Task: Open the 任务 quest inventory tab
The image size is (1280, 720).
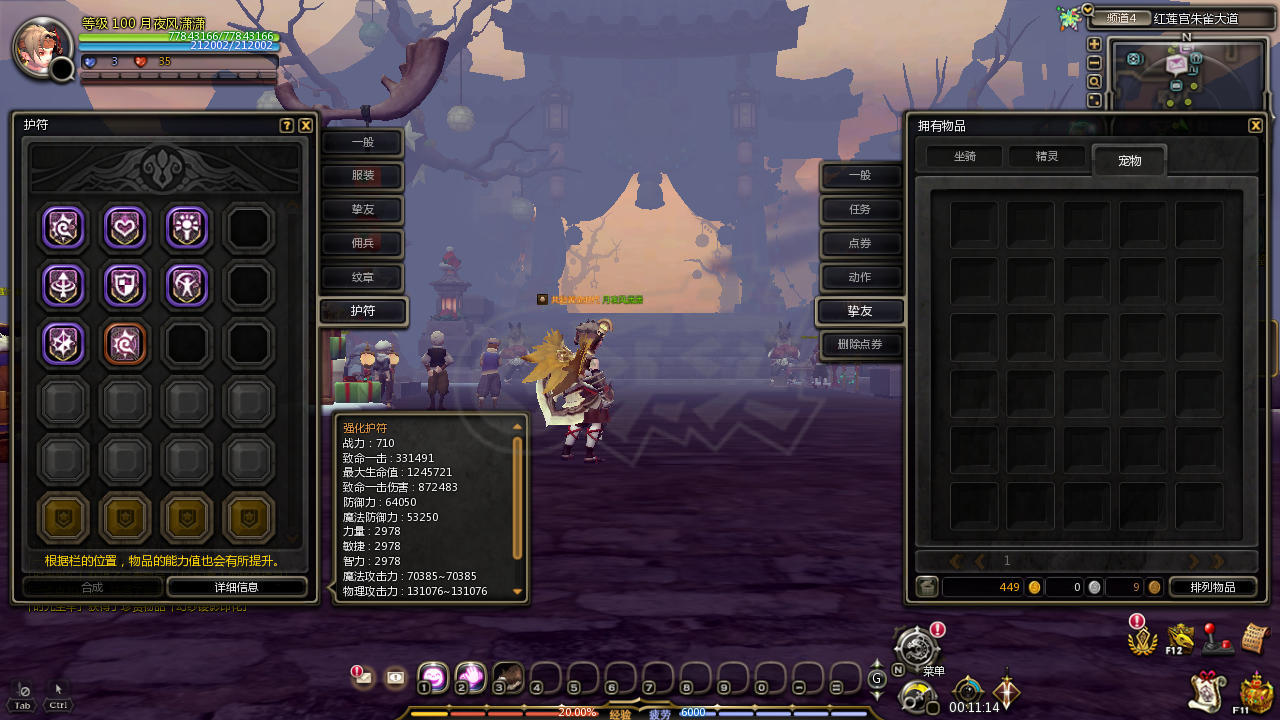Action: click(860, 210)
